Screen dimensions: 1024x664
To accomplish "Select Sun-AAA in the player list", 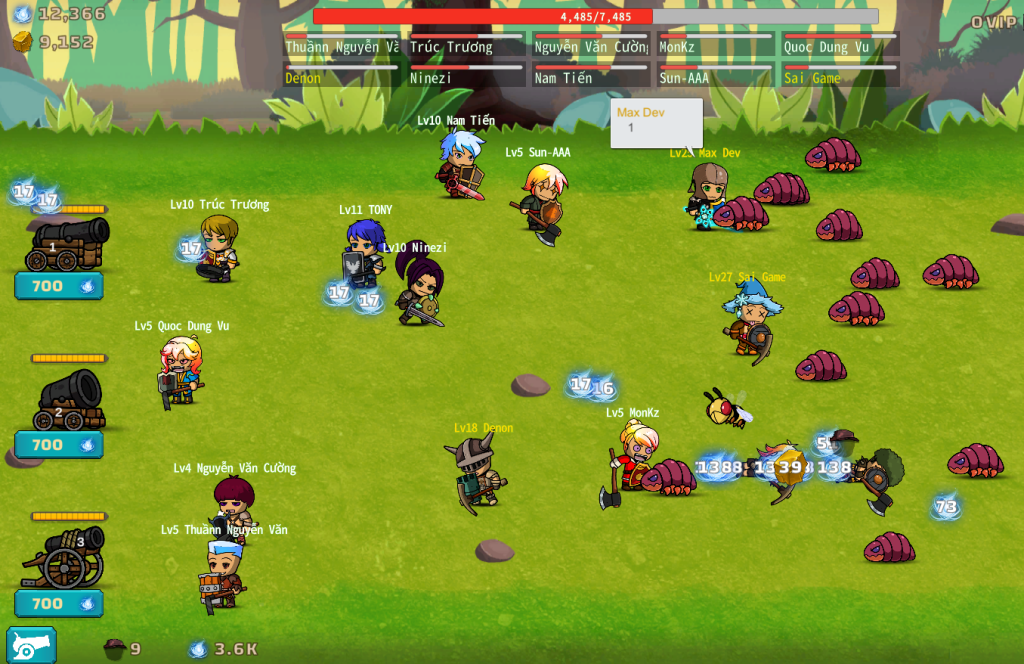I will 715,76.
